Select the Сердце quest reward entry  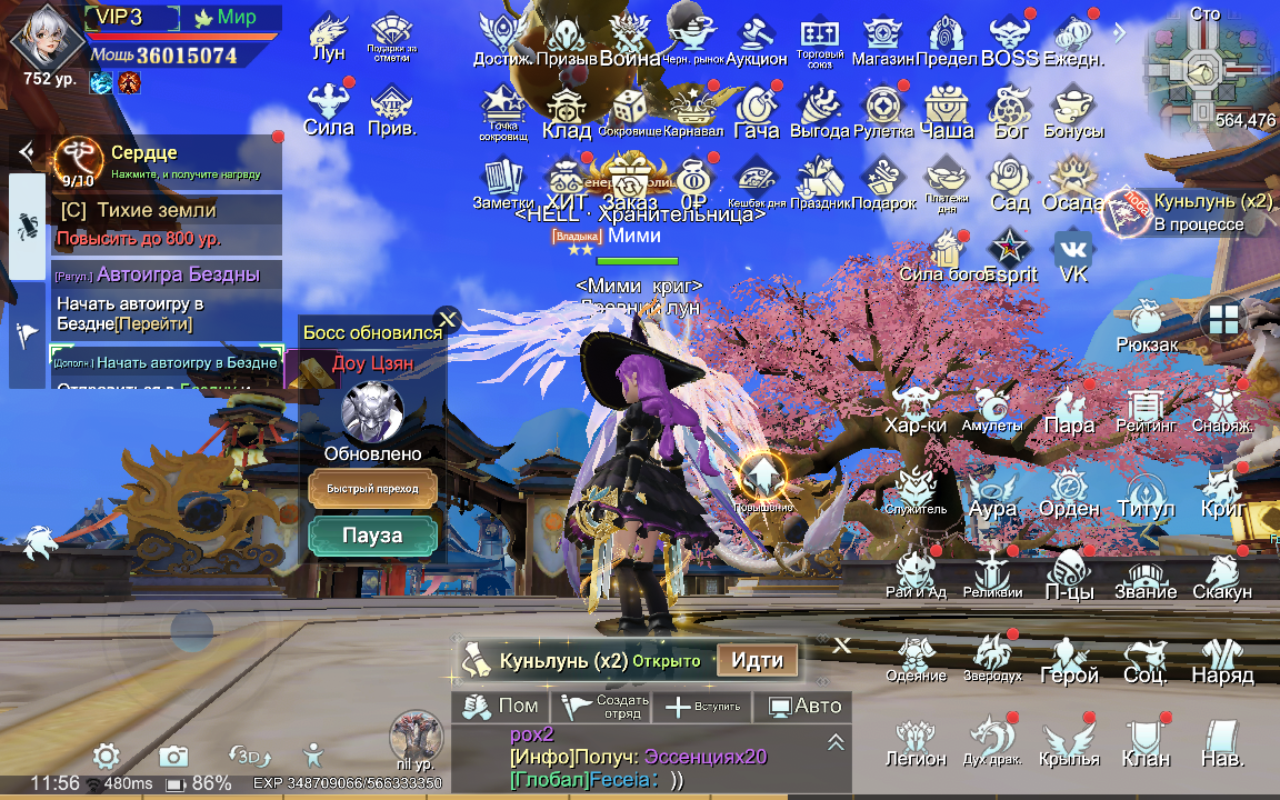165,161
